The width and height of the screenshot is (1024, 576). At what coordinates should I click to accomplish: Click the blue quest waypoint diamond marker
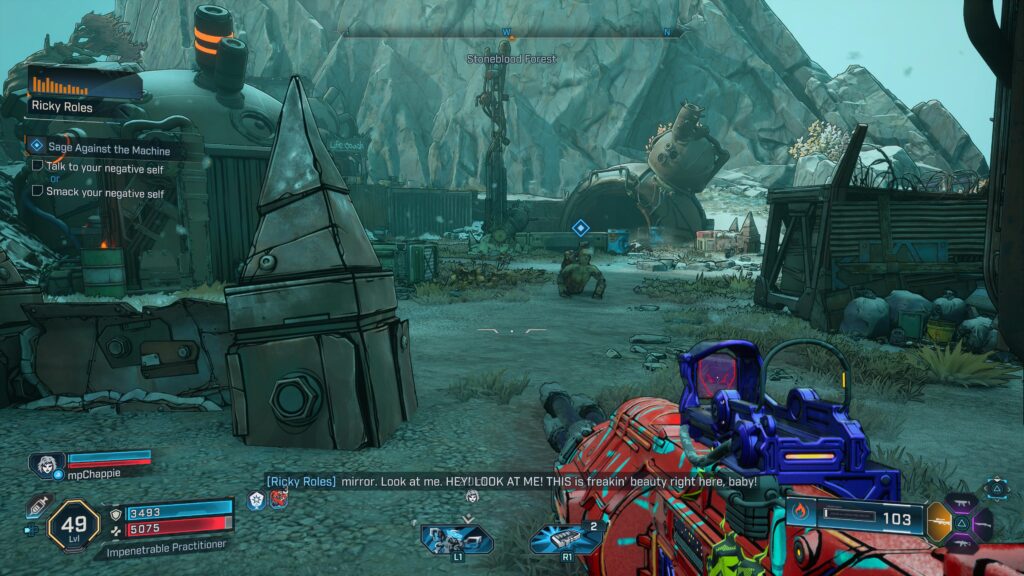[x=580, y=228]
